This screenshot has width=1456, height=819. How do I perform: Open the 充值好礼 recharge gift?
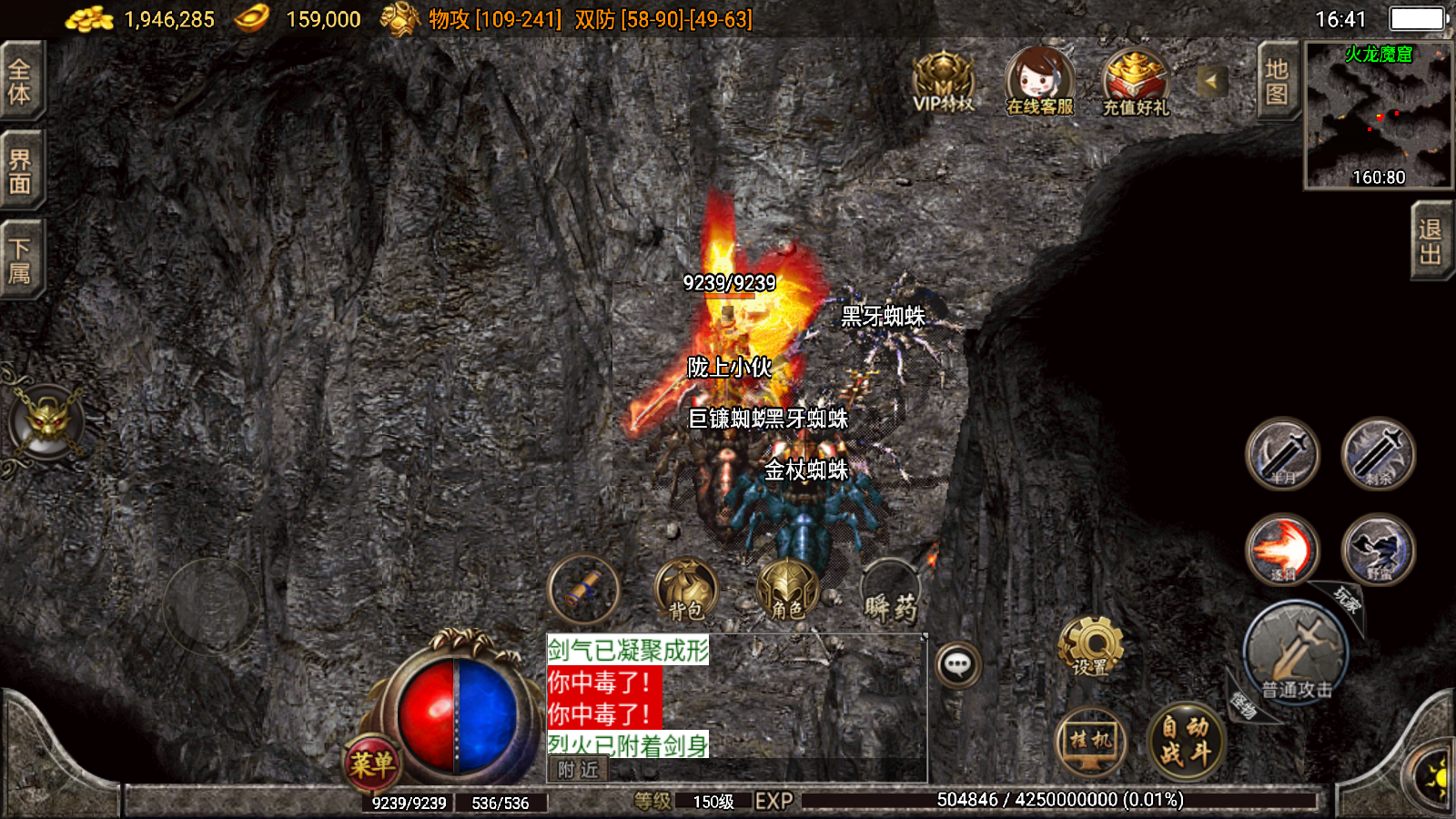coord(1136,82)
